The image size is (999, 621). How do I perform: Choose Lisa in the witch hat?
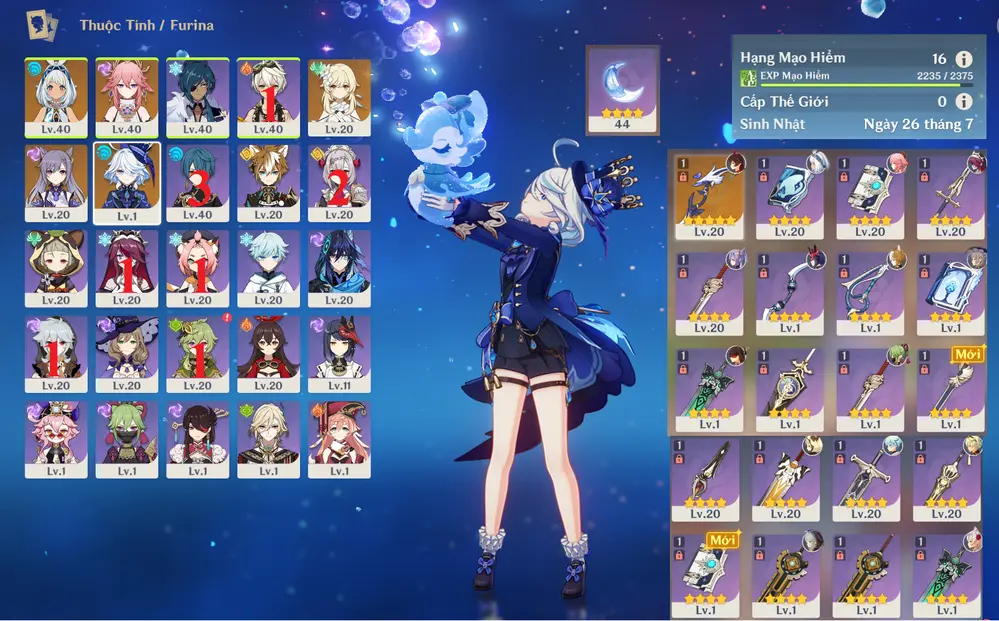pos(127,353)
